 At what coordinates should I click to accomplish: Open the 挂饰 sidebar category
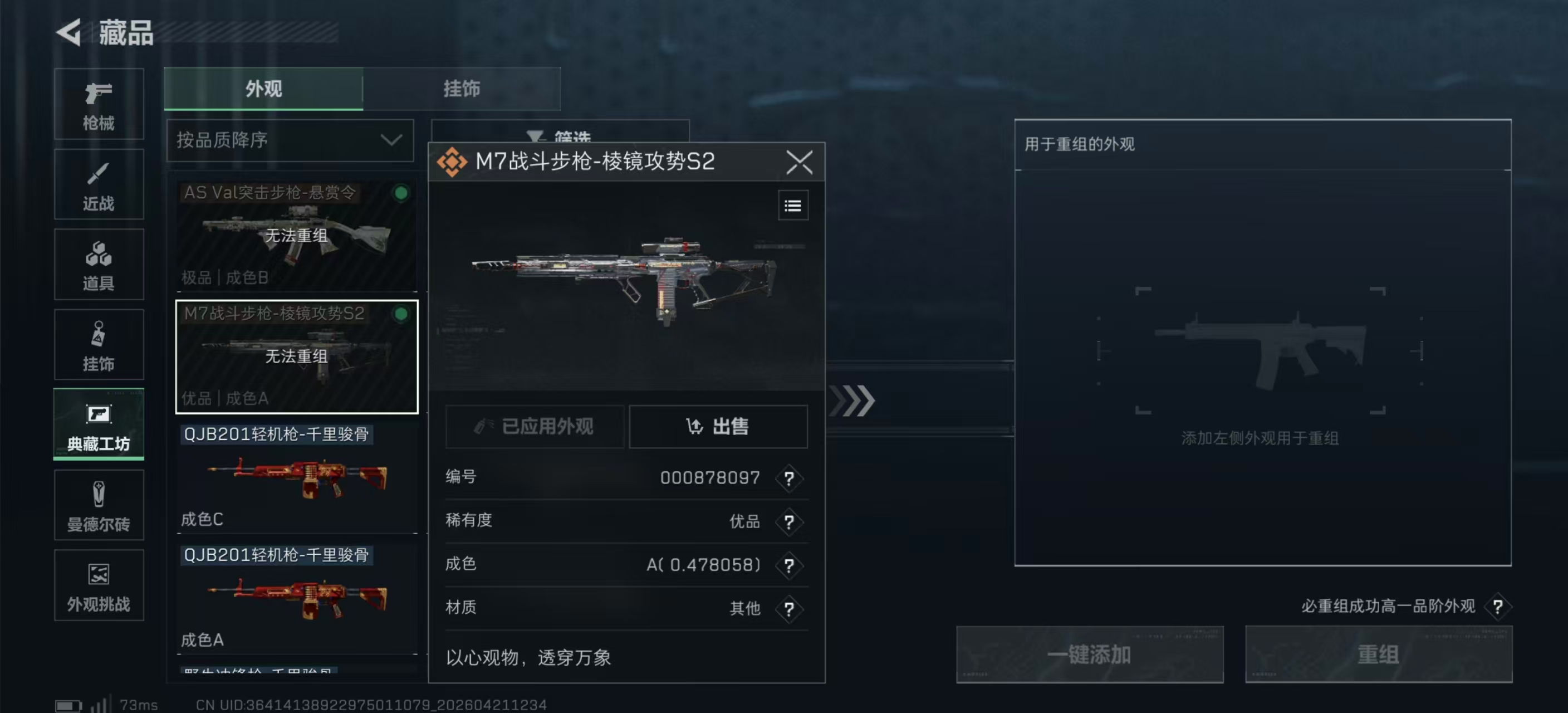click(x=98, y=344)
